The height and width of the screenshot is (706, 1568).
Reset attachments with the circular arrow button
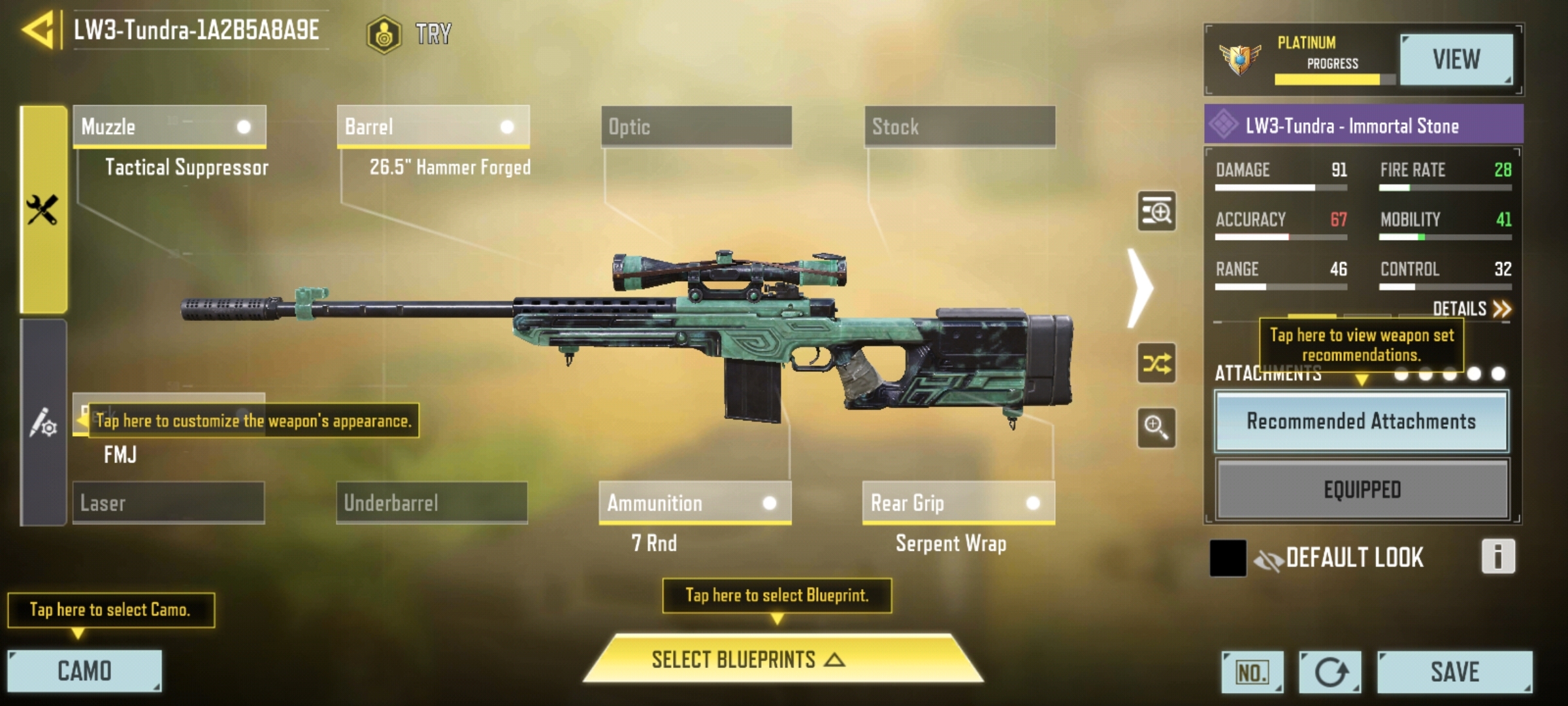click(x=1330, y=672)
